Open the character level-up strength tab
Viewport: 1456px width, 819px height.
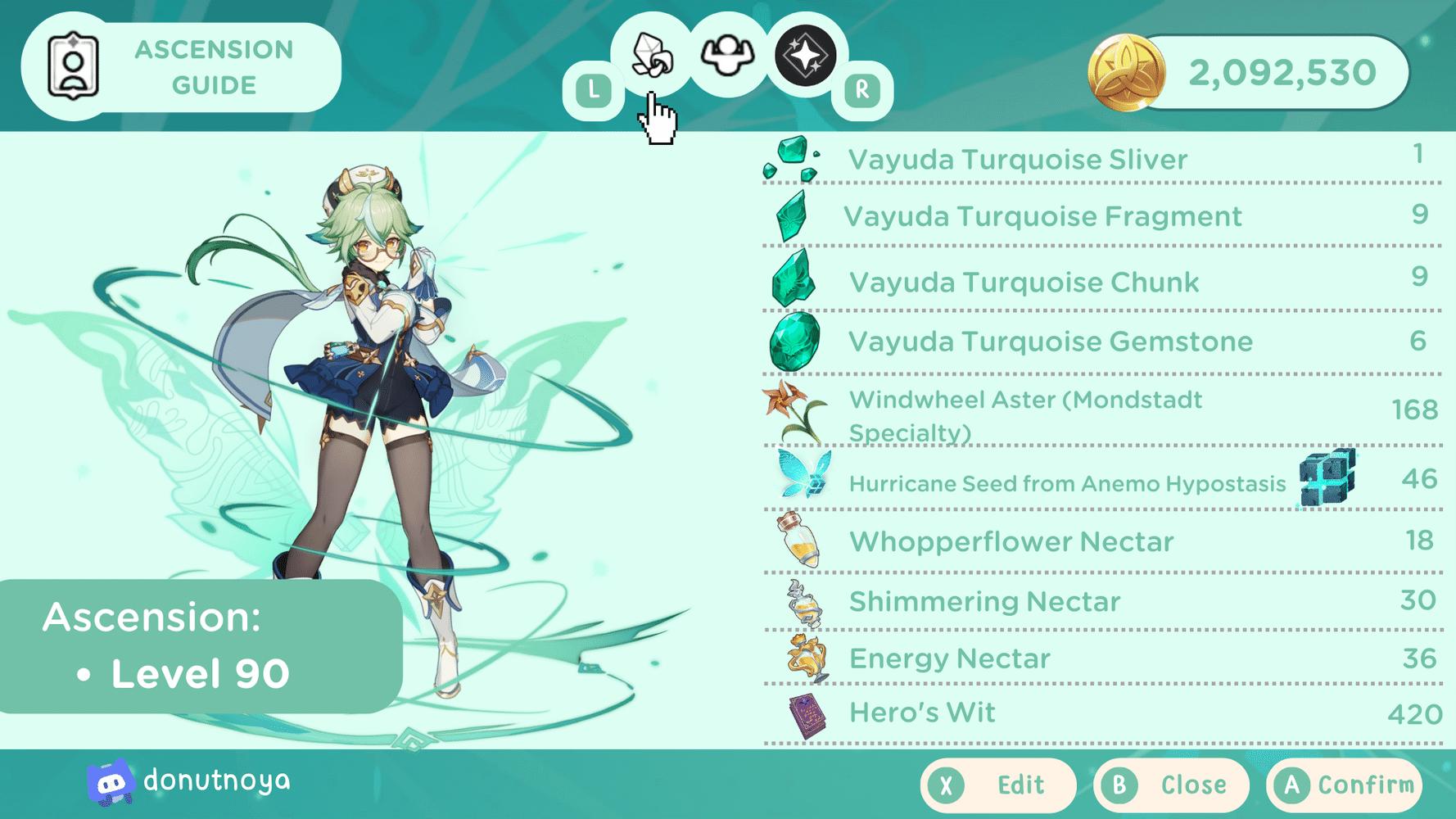click(727, 53)
